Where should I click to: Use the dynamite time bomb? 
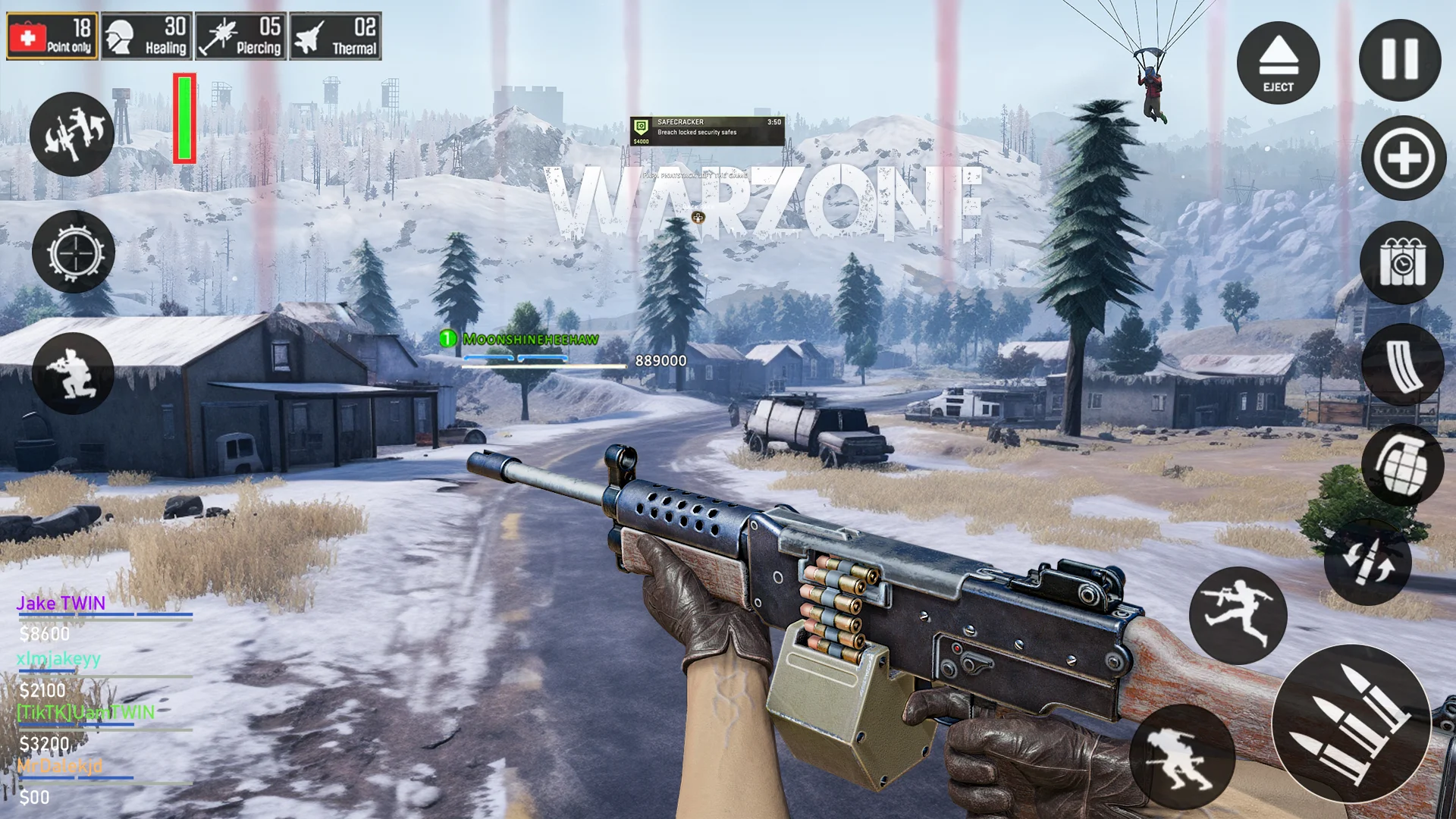[1402, 262]
